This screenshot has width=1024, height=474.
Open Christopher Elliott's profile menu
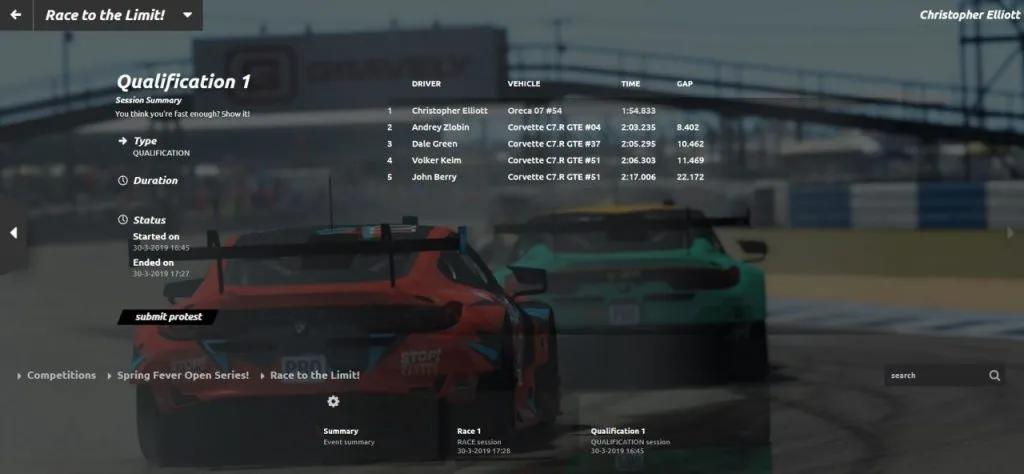969,15
